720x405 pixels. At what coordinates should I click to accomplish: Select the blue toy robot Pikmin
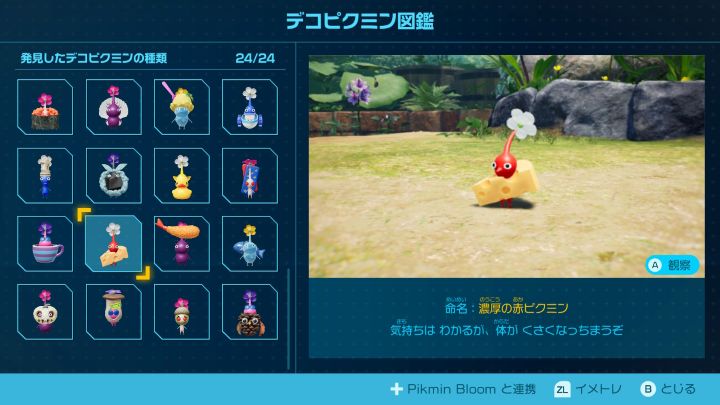tap(249, 107)
